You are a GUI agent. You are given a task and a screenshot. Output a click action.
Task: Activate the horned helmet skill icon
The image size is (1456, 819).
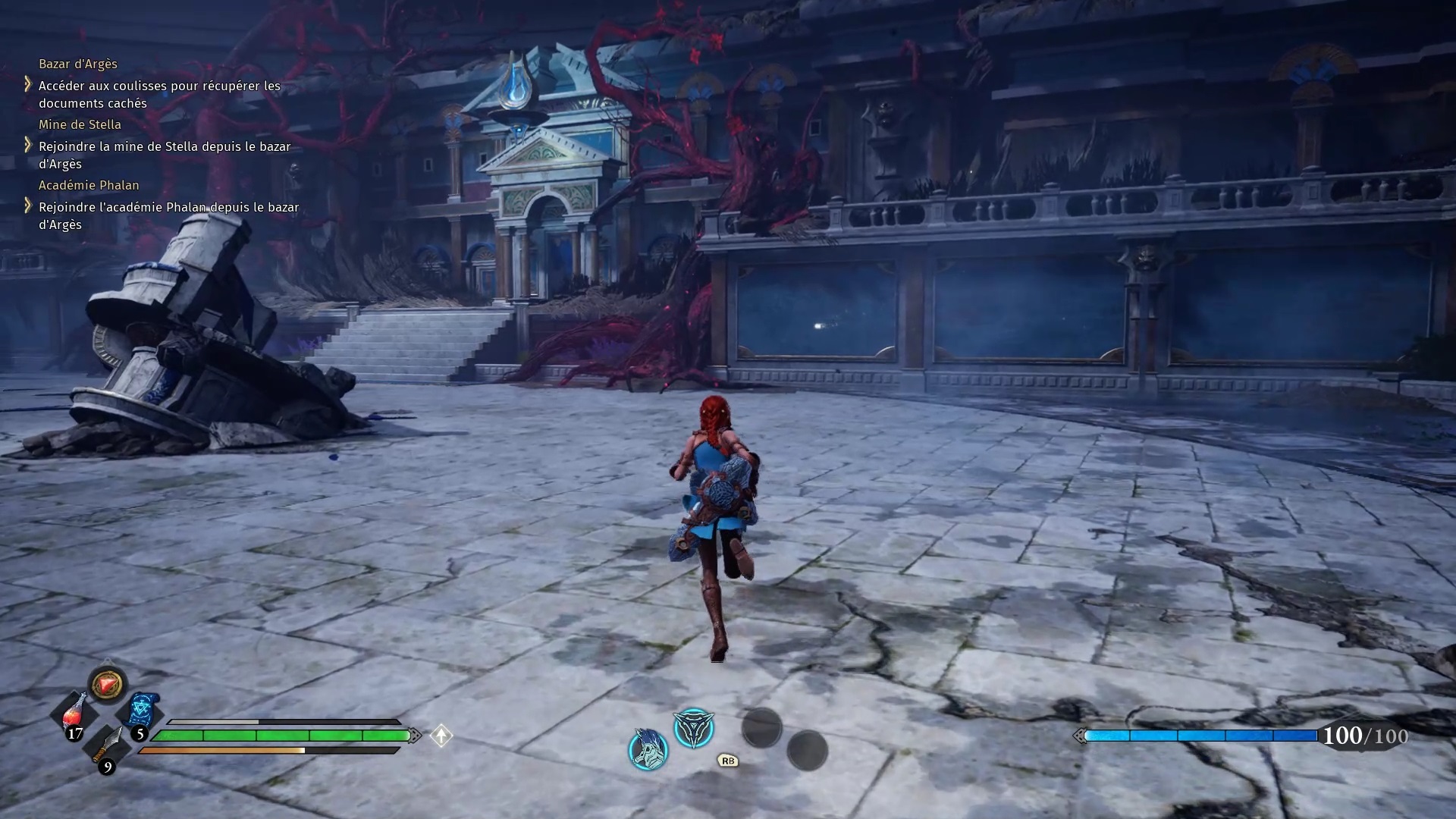(x=648, y=749)
